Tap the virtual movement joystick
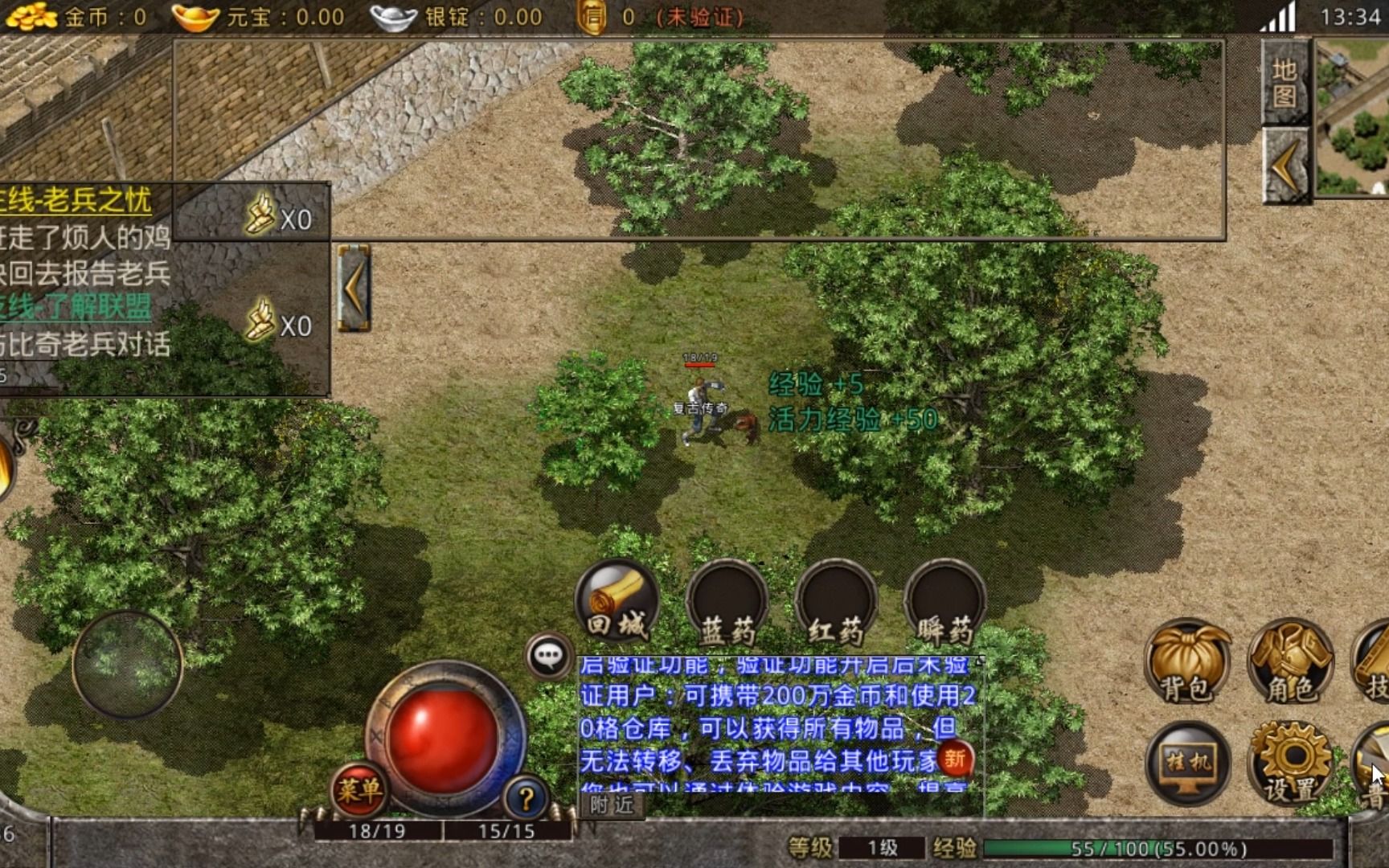The height and width of the screenshot is (868, 1389). 127,664
